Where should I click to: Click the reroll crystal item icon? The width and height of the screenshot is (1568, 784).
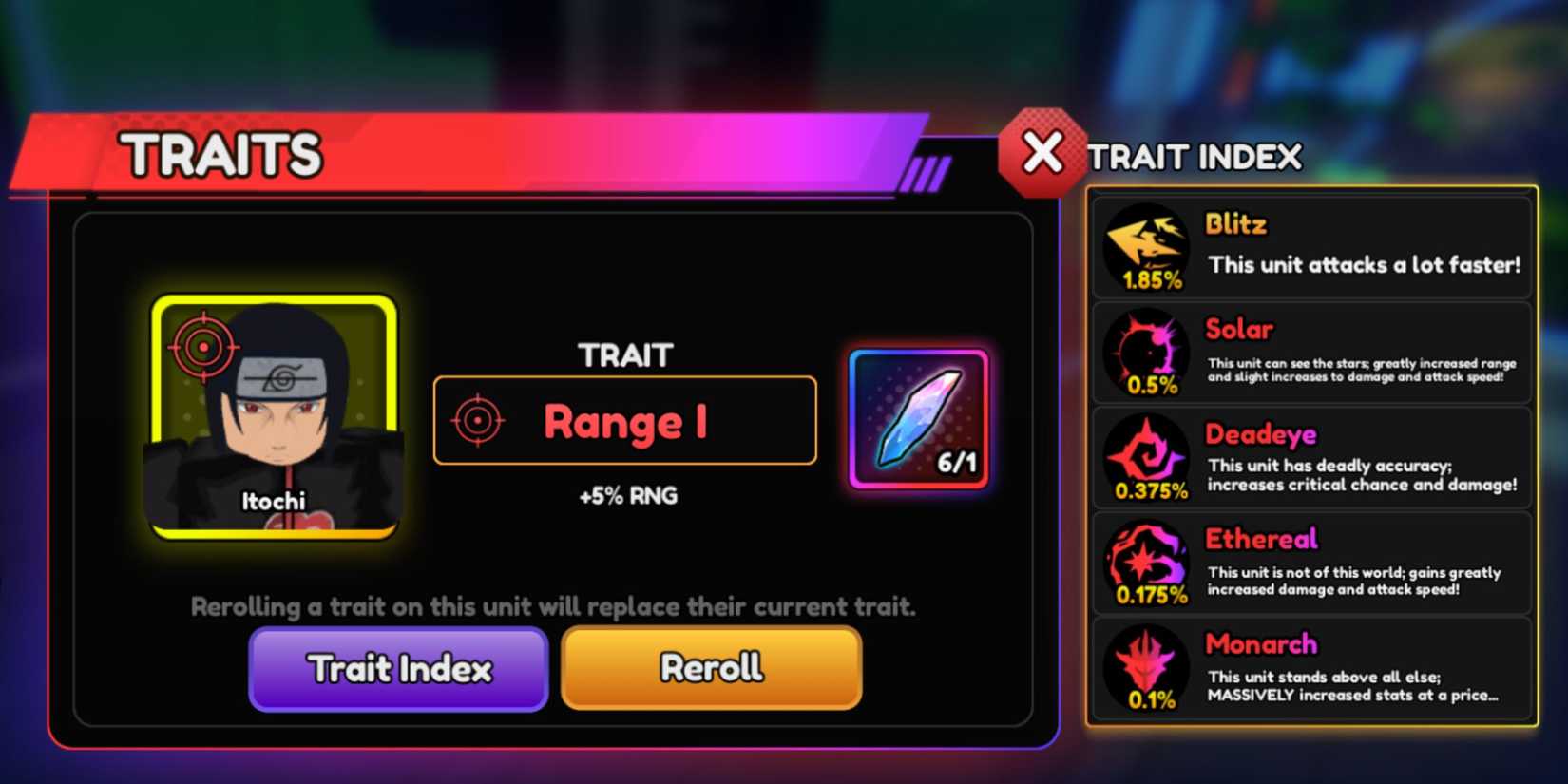[915, 416]
